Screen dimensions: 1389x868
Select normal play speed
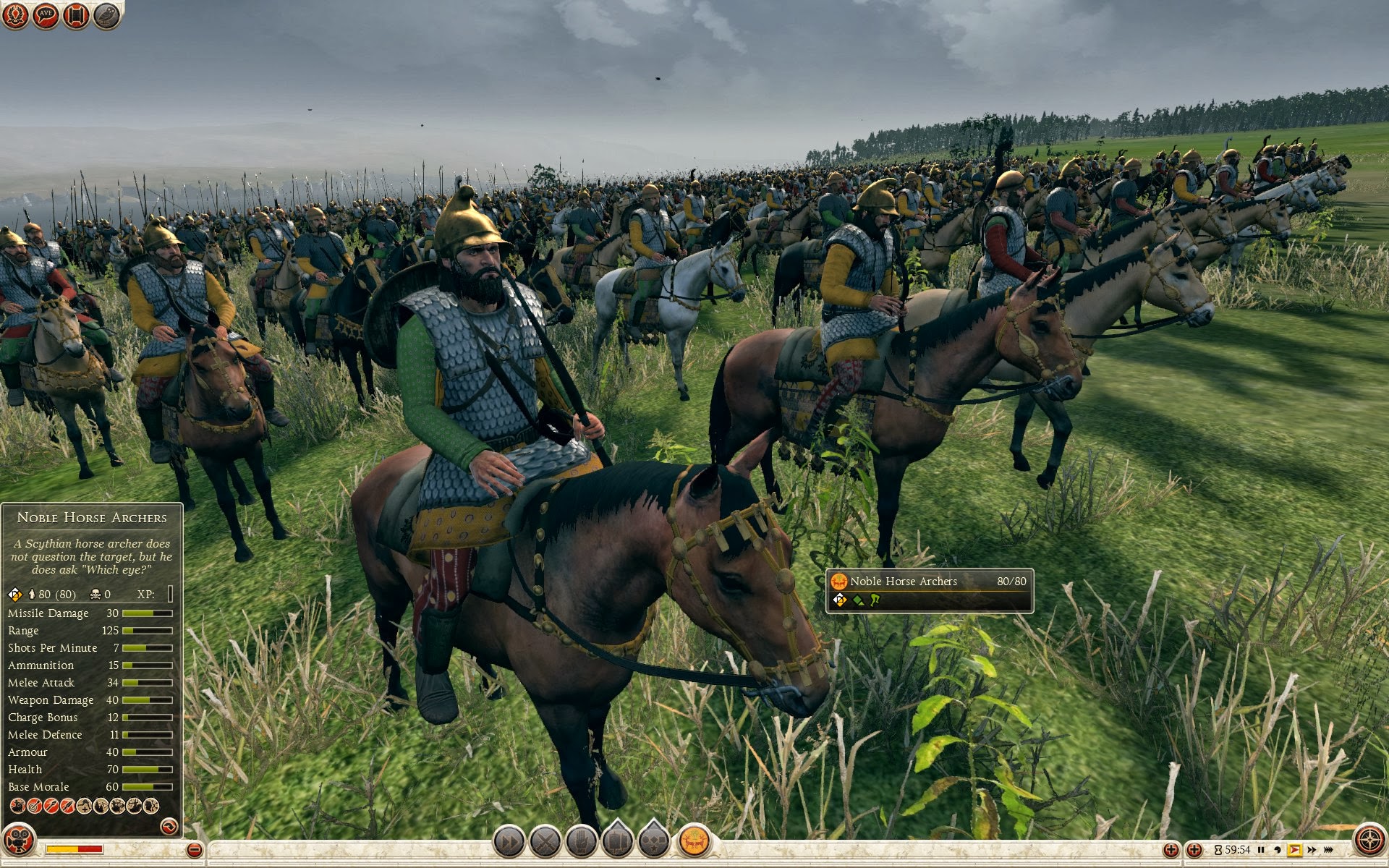1294,850
